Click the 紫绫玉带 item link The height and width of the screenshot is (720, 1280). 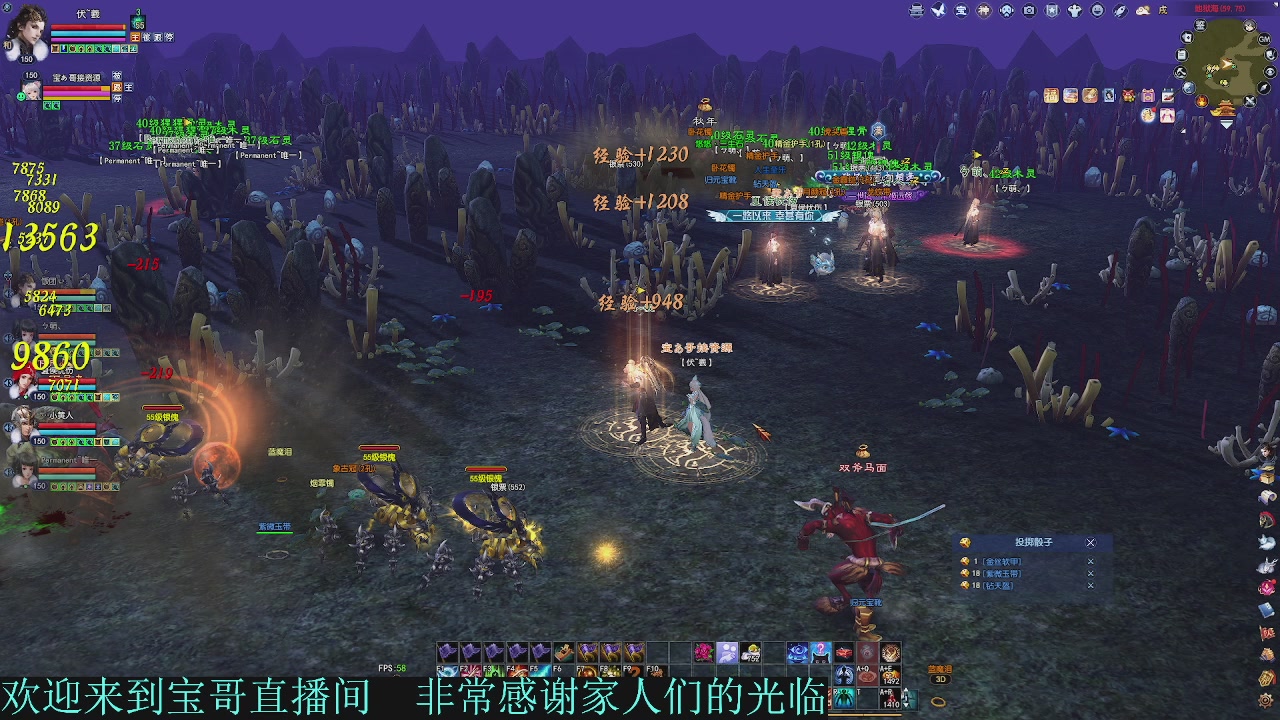click(x=1003, y=573)
